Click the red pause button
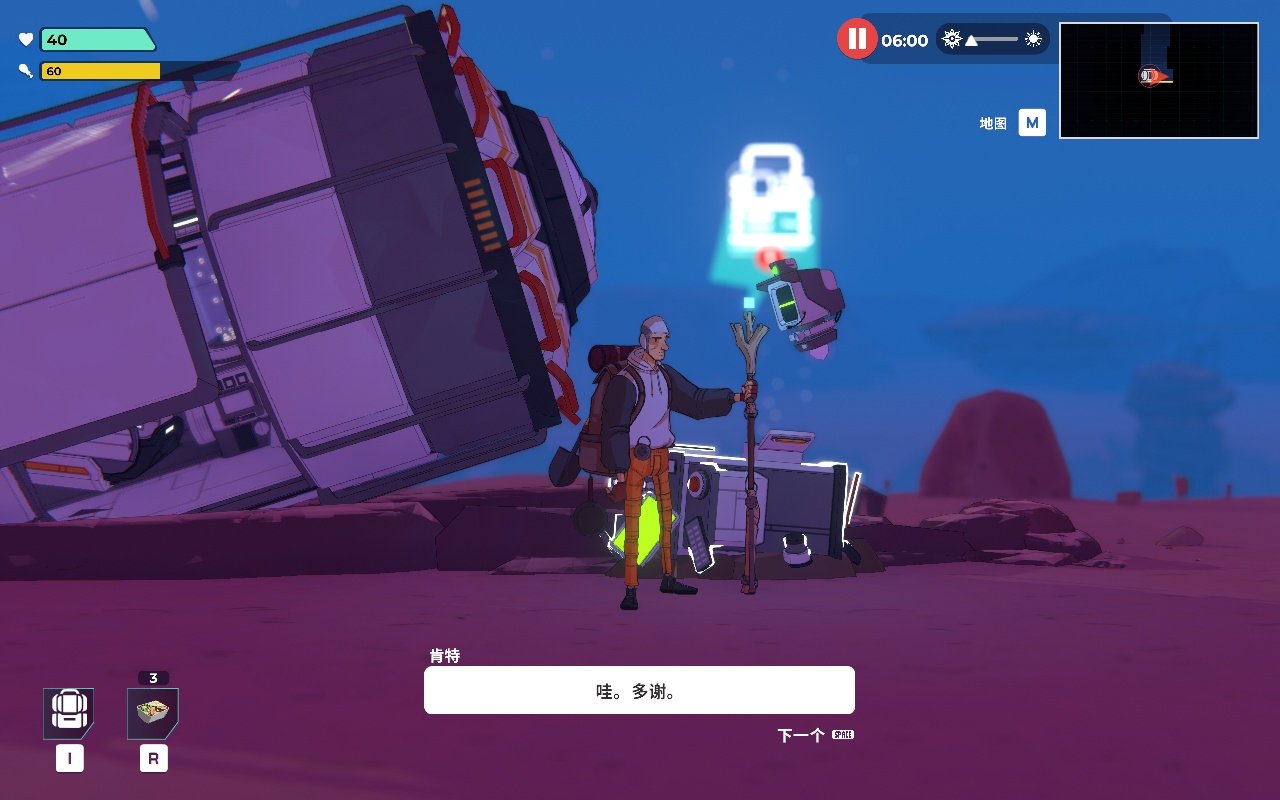 click(856, 39)
